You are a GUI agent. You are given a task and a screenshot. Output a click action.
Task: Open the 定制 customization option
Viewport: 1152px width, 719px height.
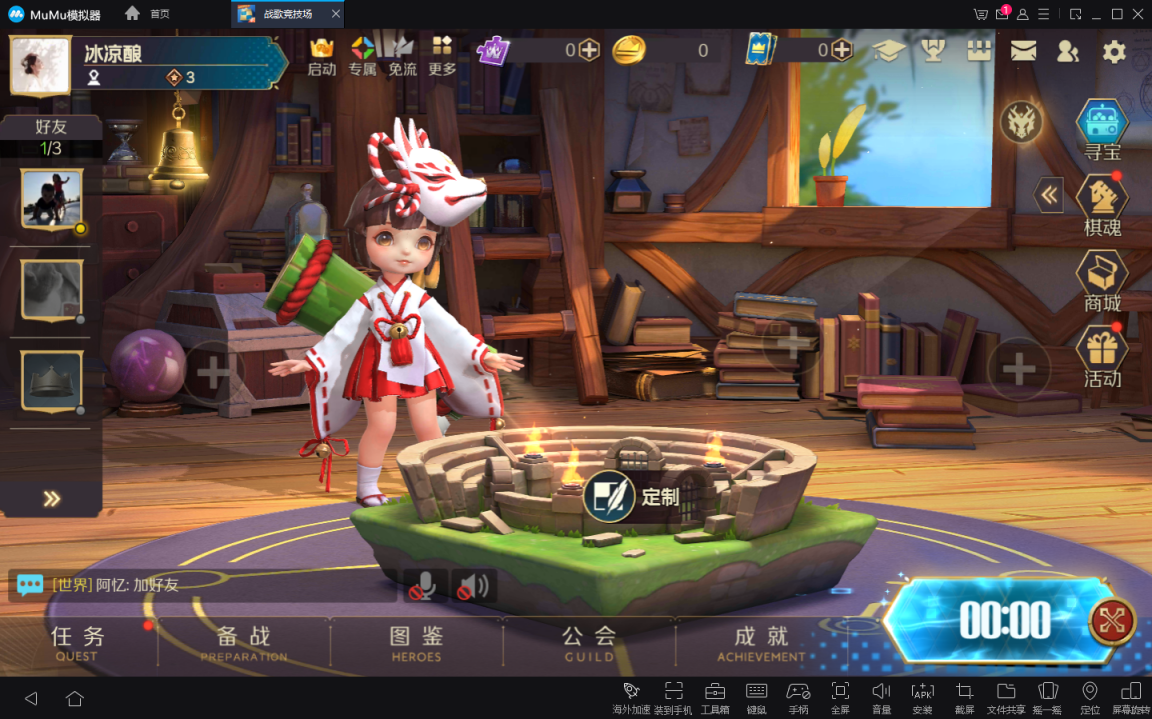point(632,497)
